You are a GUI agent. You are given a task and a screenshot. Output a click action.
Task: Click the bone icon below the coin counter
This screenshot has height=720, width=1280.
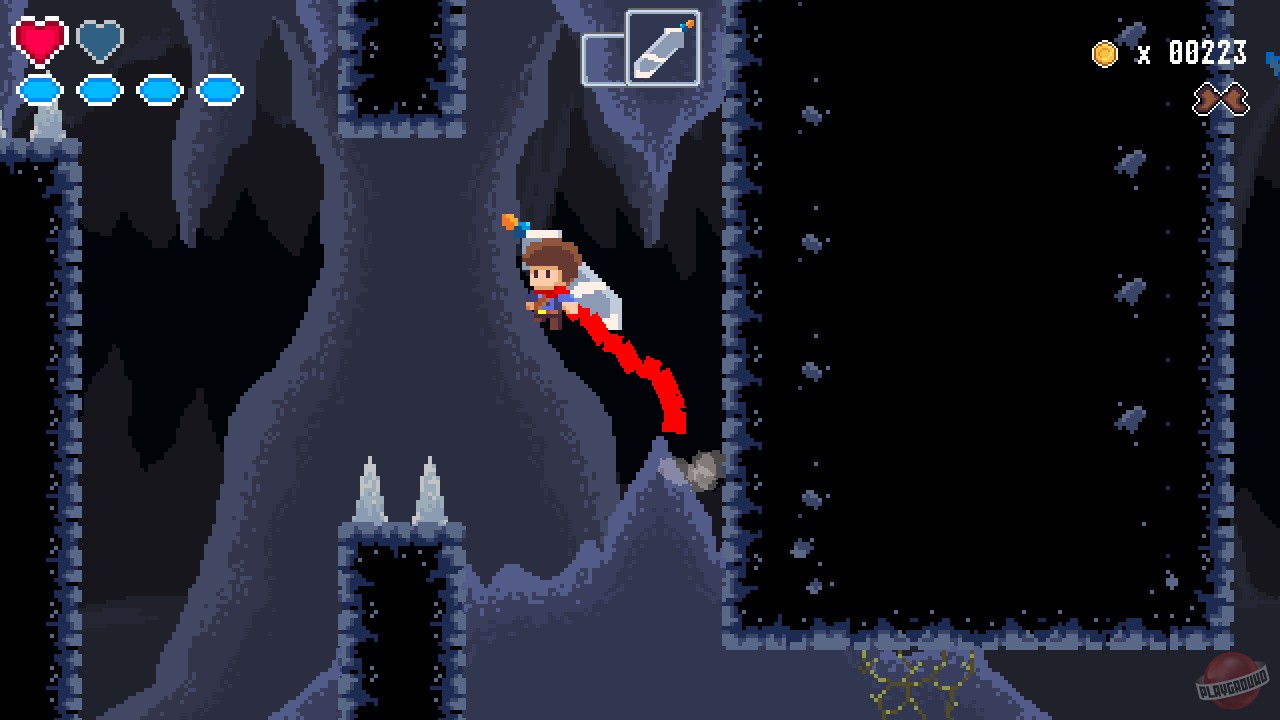pos(1223,99)
